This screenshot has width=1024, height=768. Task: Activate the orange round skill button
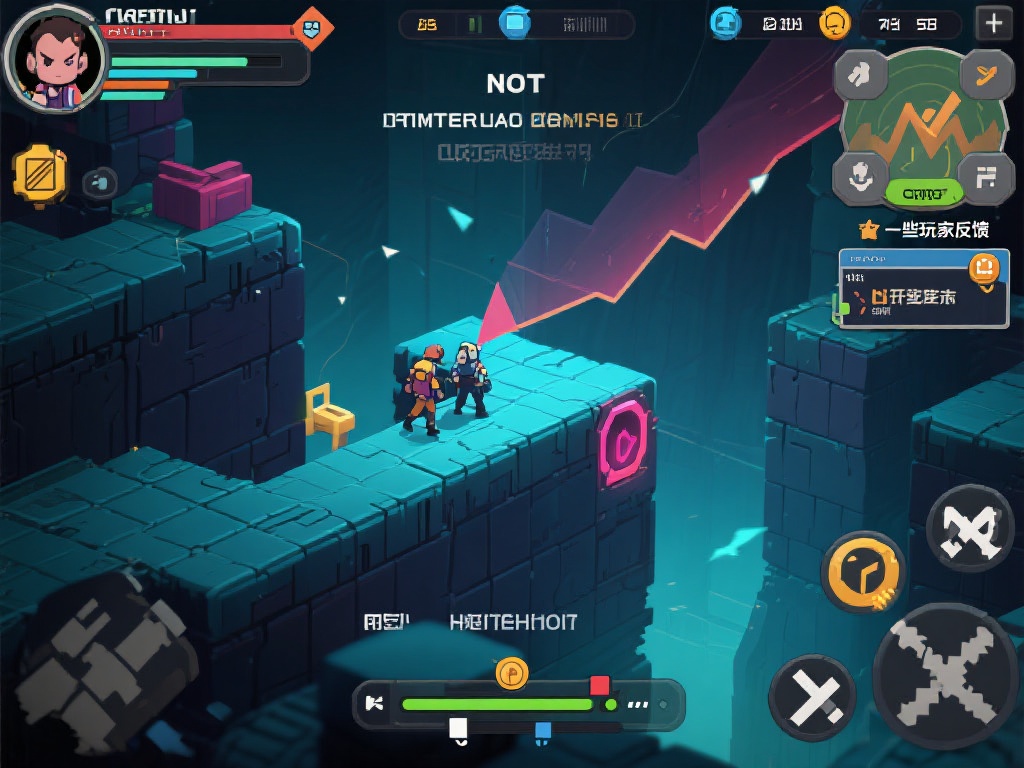pos(862,572)
